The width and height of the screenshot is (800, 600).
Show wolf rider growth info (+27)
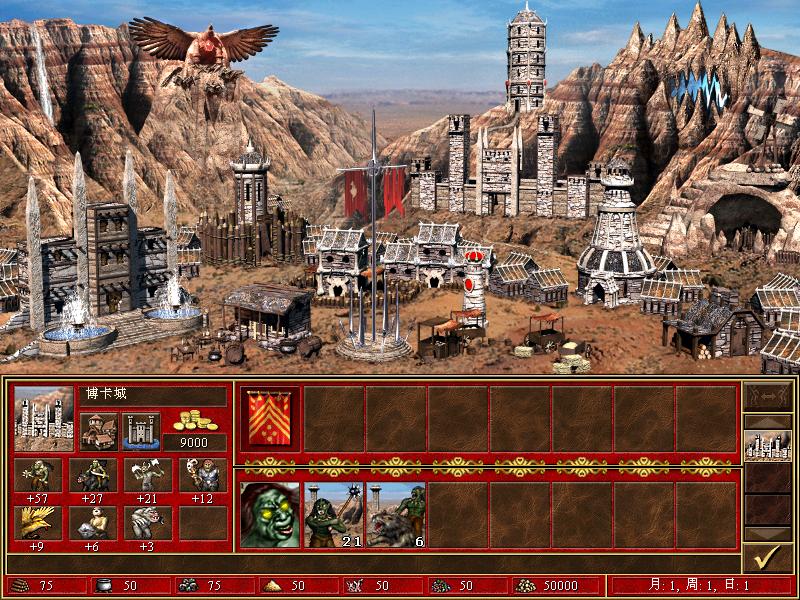(93, 475)
